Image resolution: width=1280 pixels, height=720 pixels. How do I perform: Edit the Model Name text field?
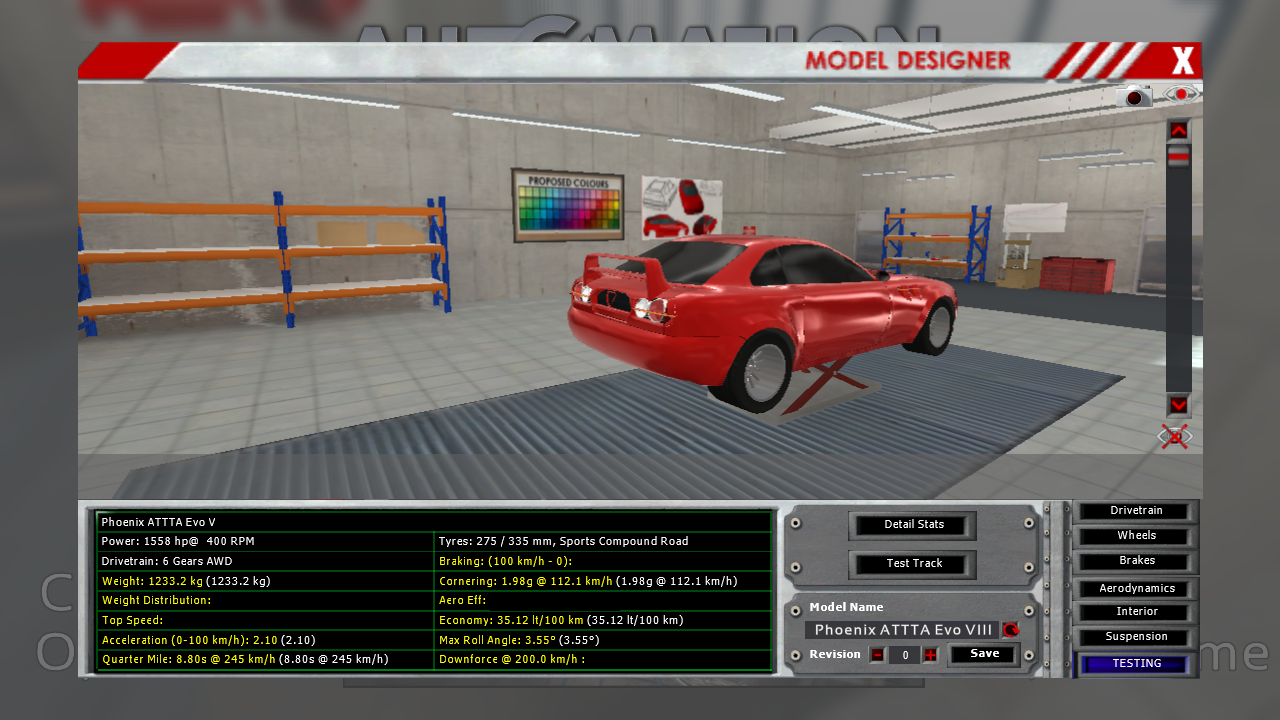903,630
